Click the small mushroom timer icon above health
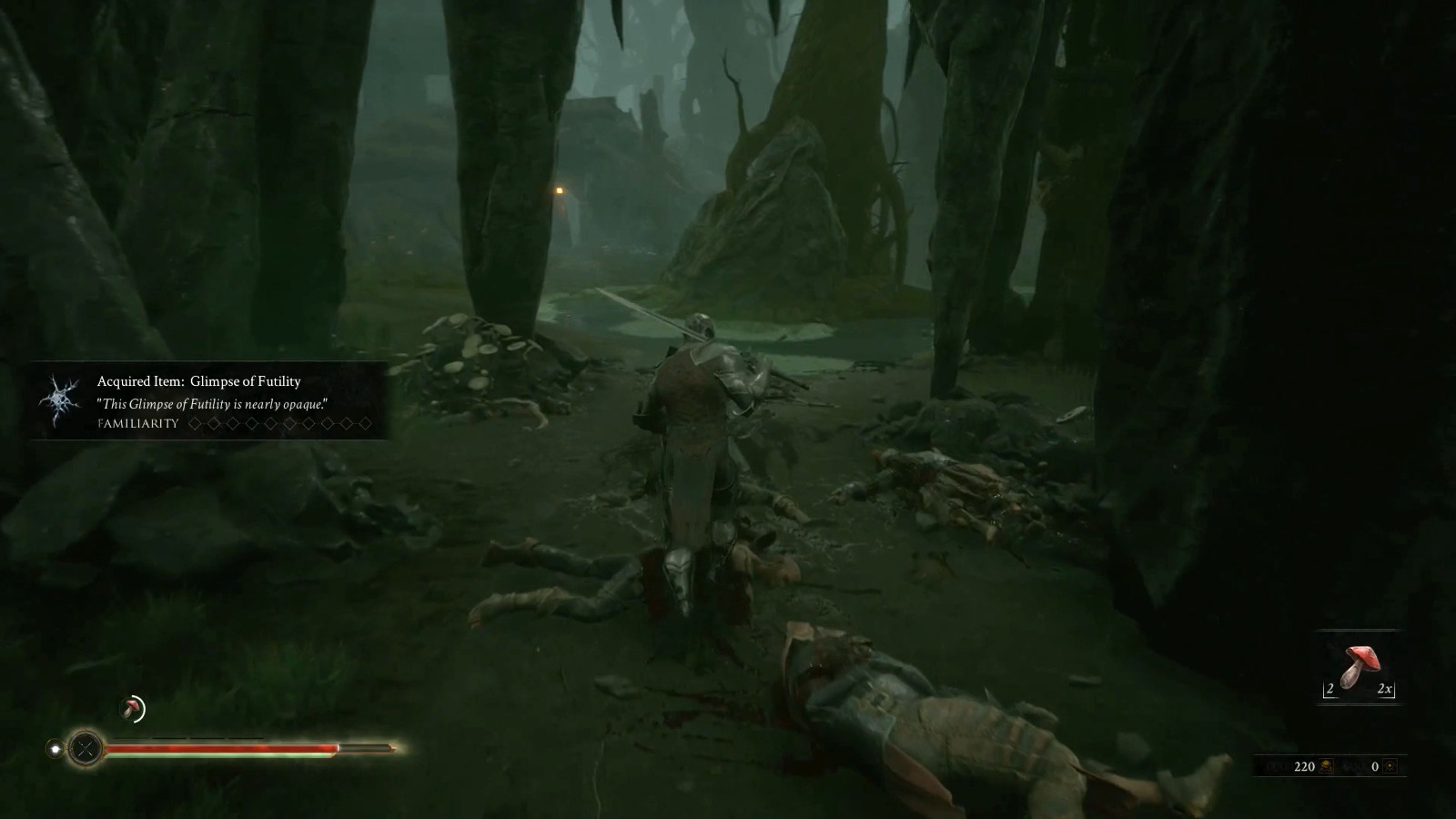Viewport: 1456px width, 819px height. 133,709
